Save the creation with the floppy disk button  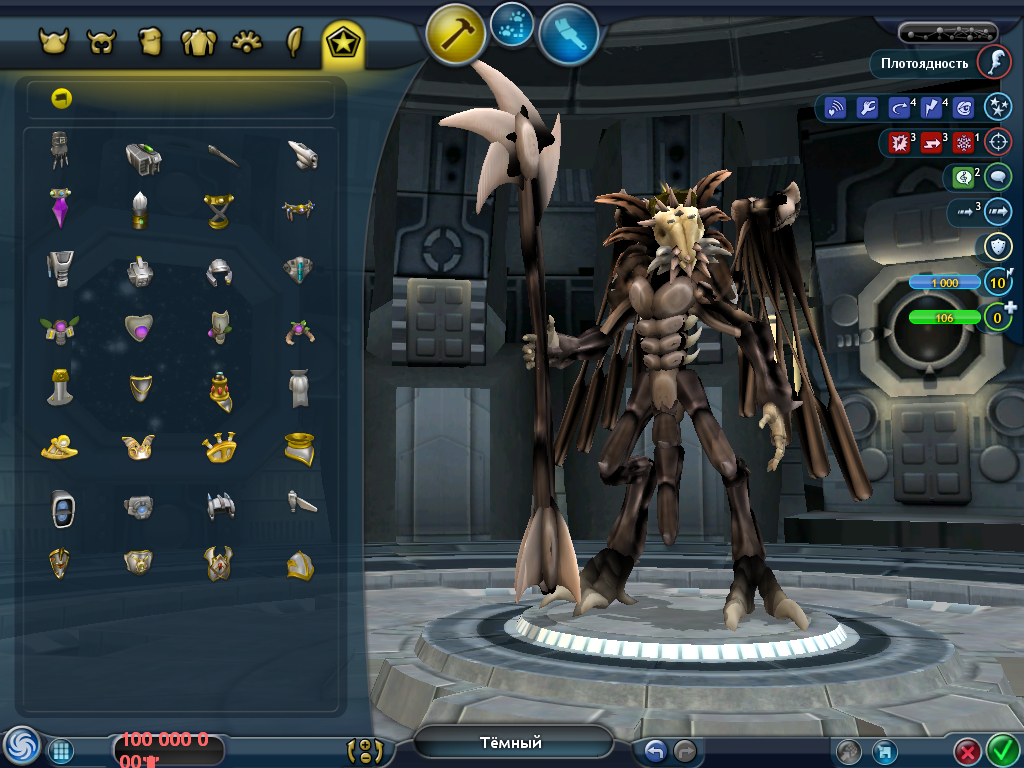point(883,751)
